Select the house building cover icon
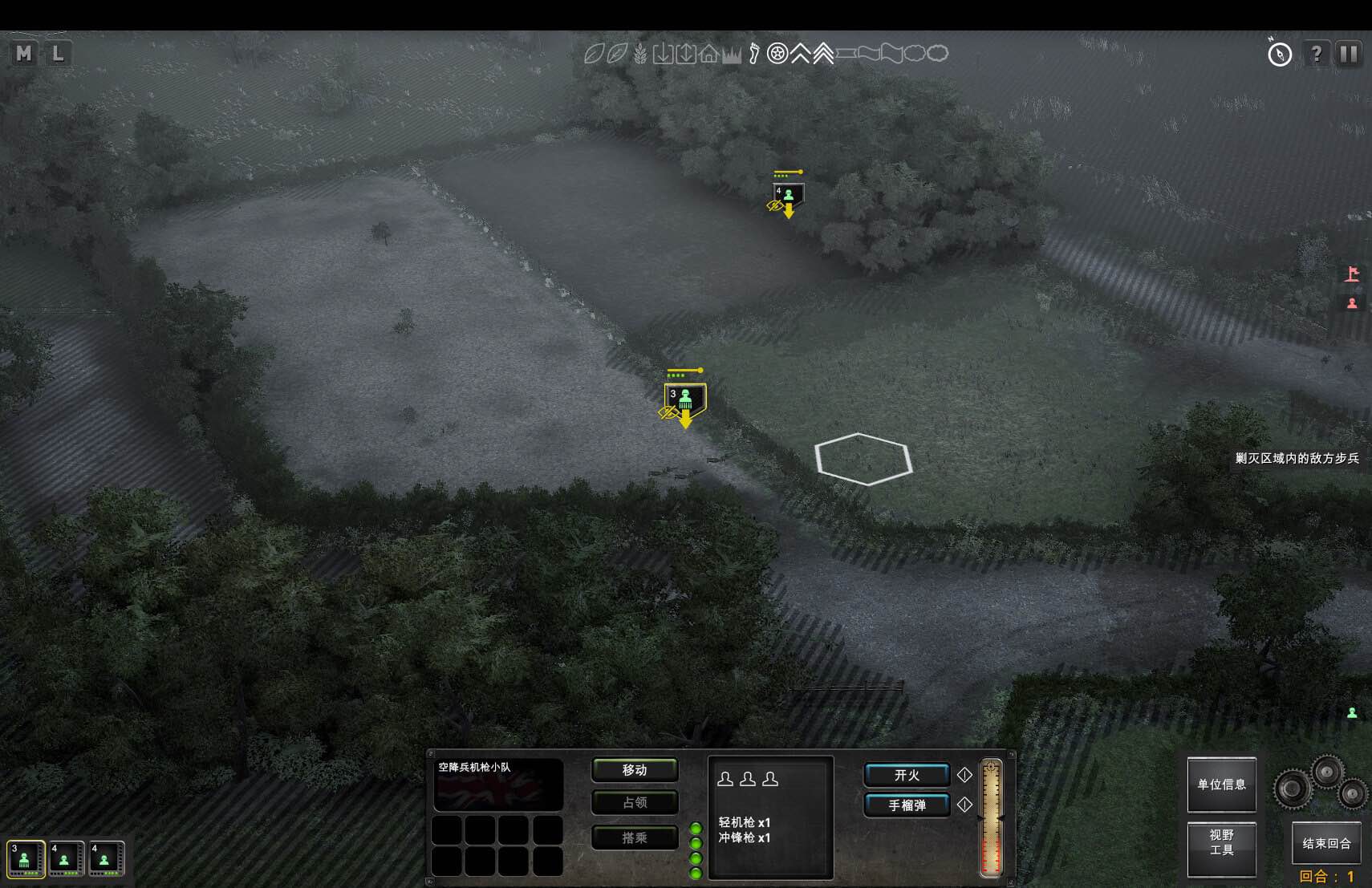Screen dimensions: 1372x888 [709, 54]
